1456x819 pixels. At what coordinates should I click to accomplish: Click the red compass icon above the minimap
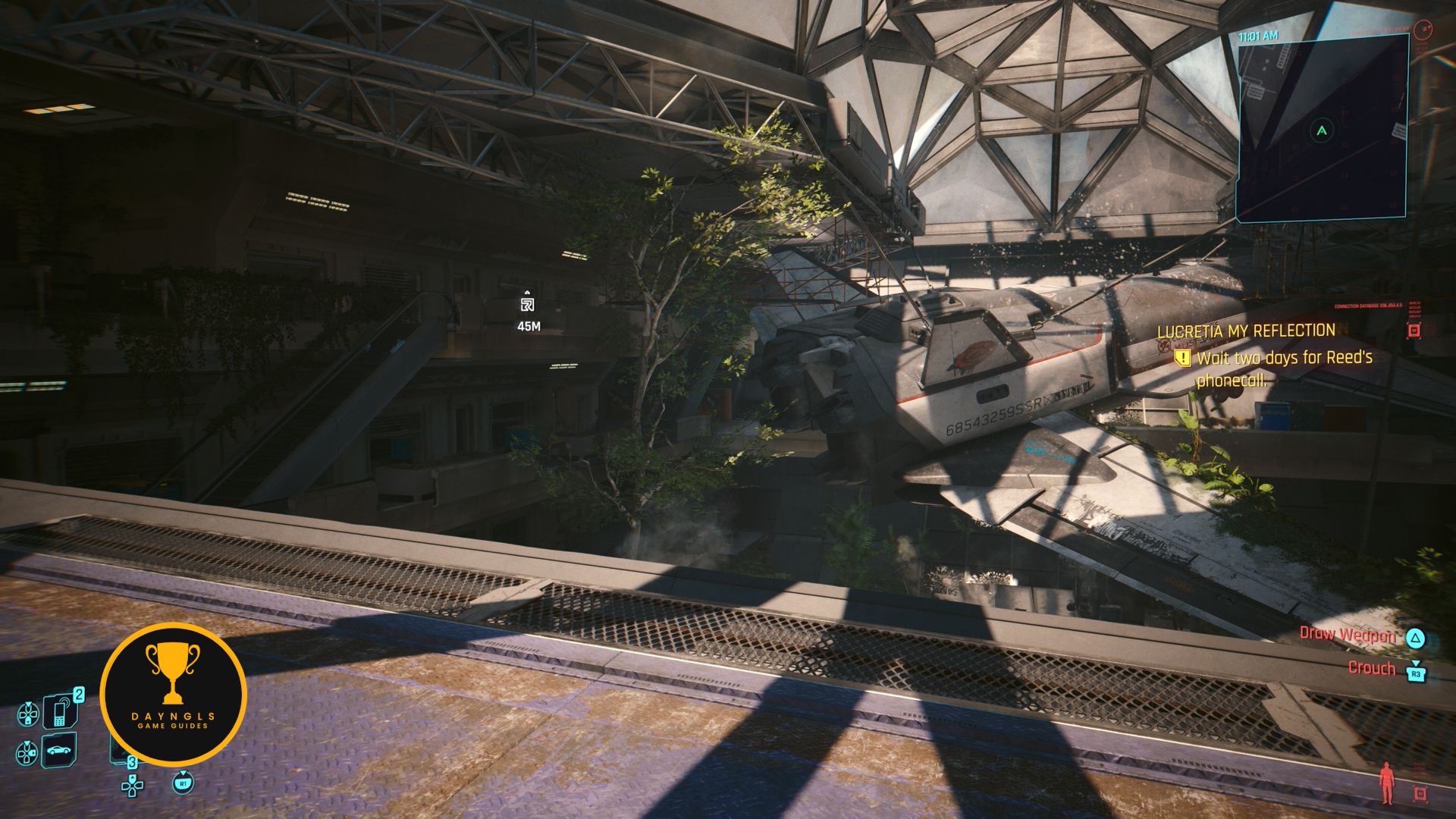[x=1423, y=30]
